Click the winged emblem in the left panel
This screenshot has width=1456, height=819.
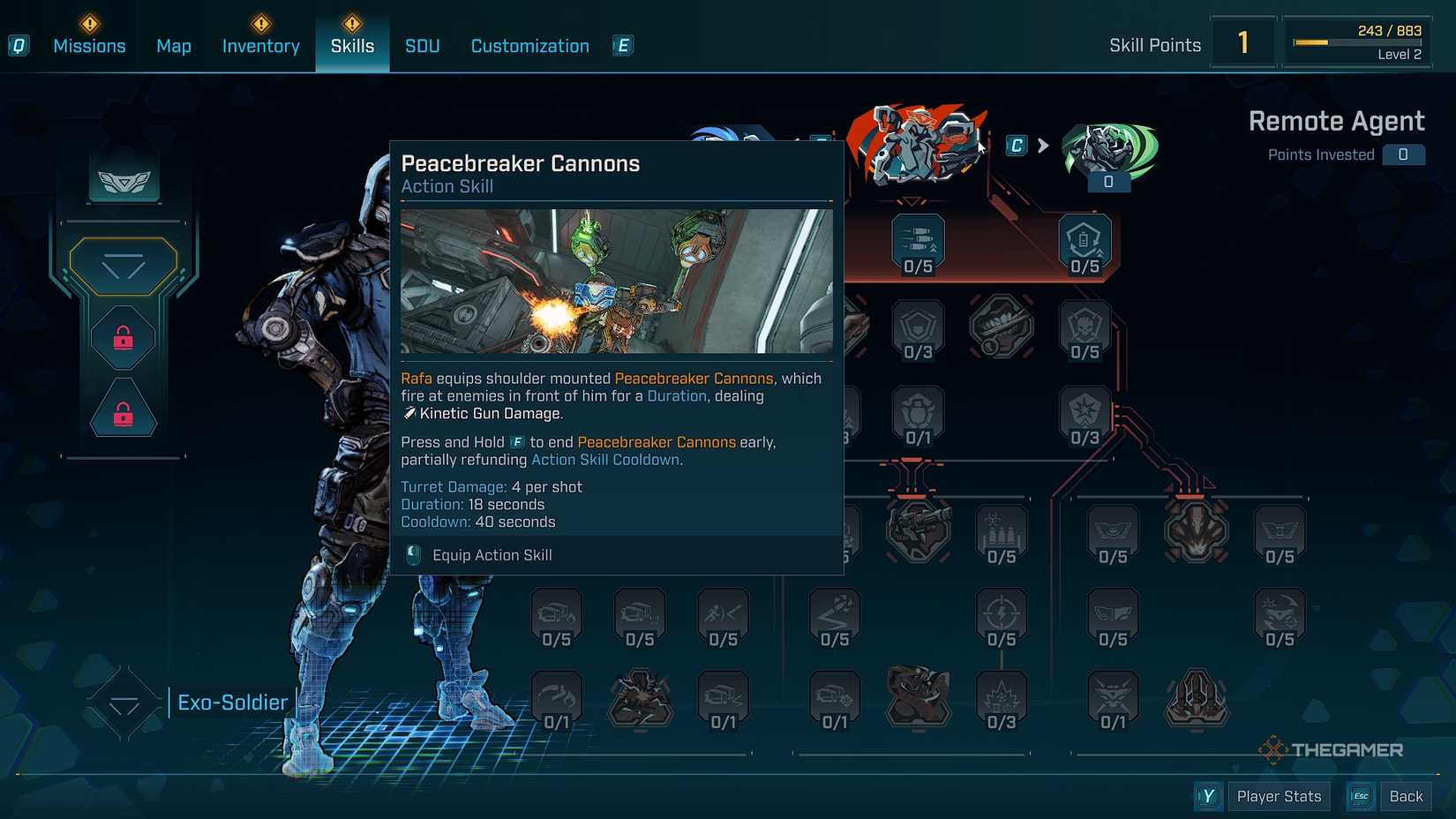click(x=124, y=180)
